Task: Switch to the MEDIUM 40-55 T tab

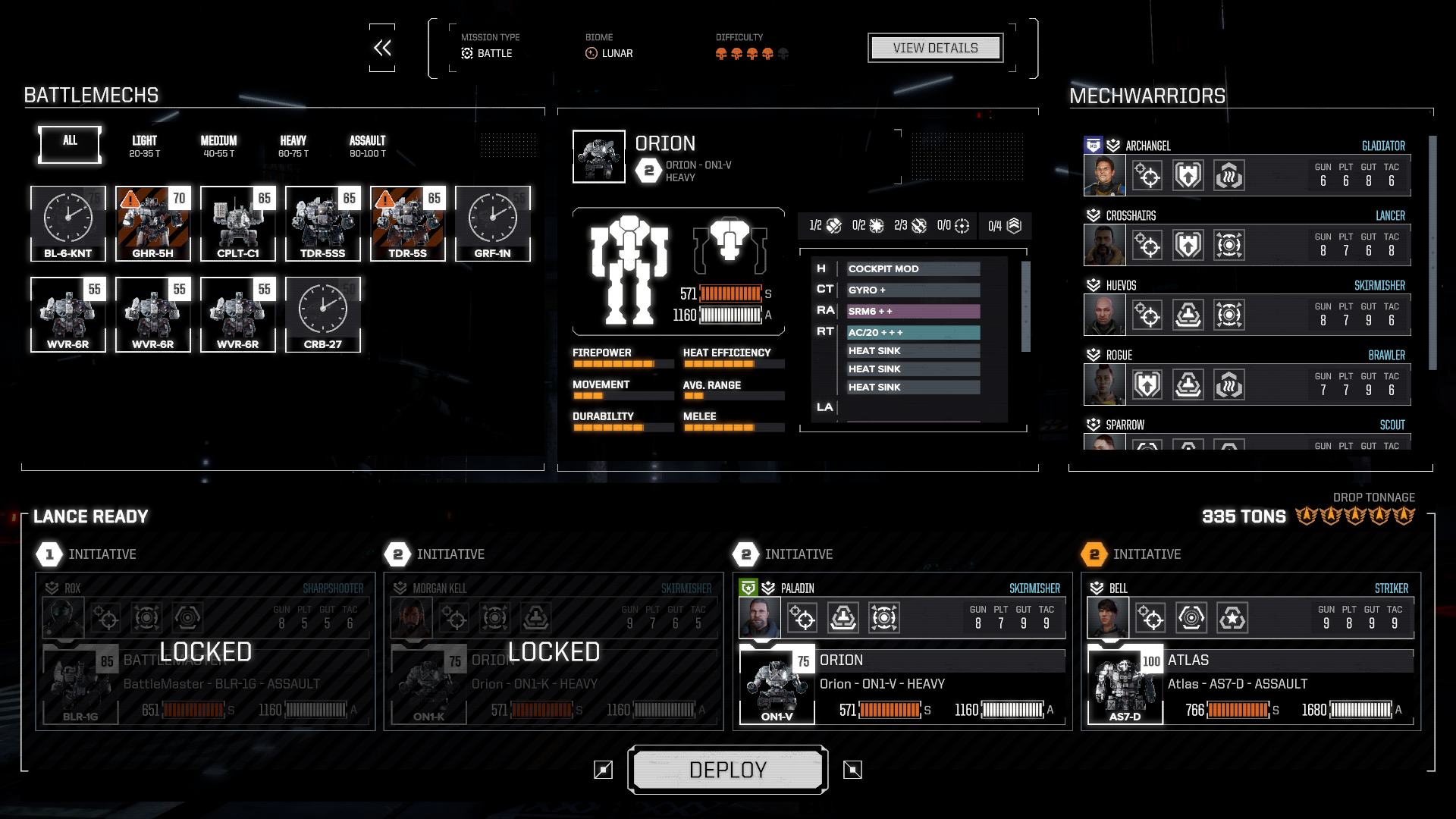Action: [218, 145]
